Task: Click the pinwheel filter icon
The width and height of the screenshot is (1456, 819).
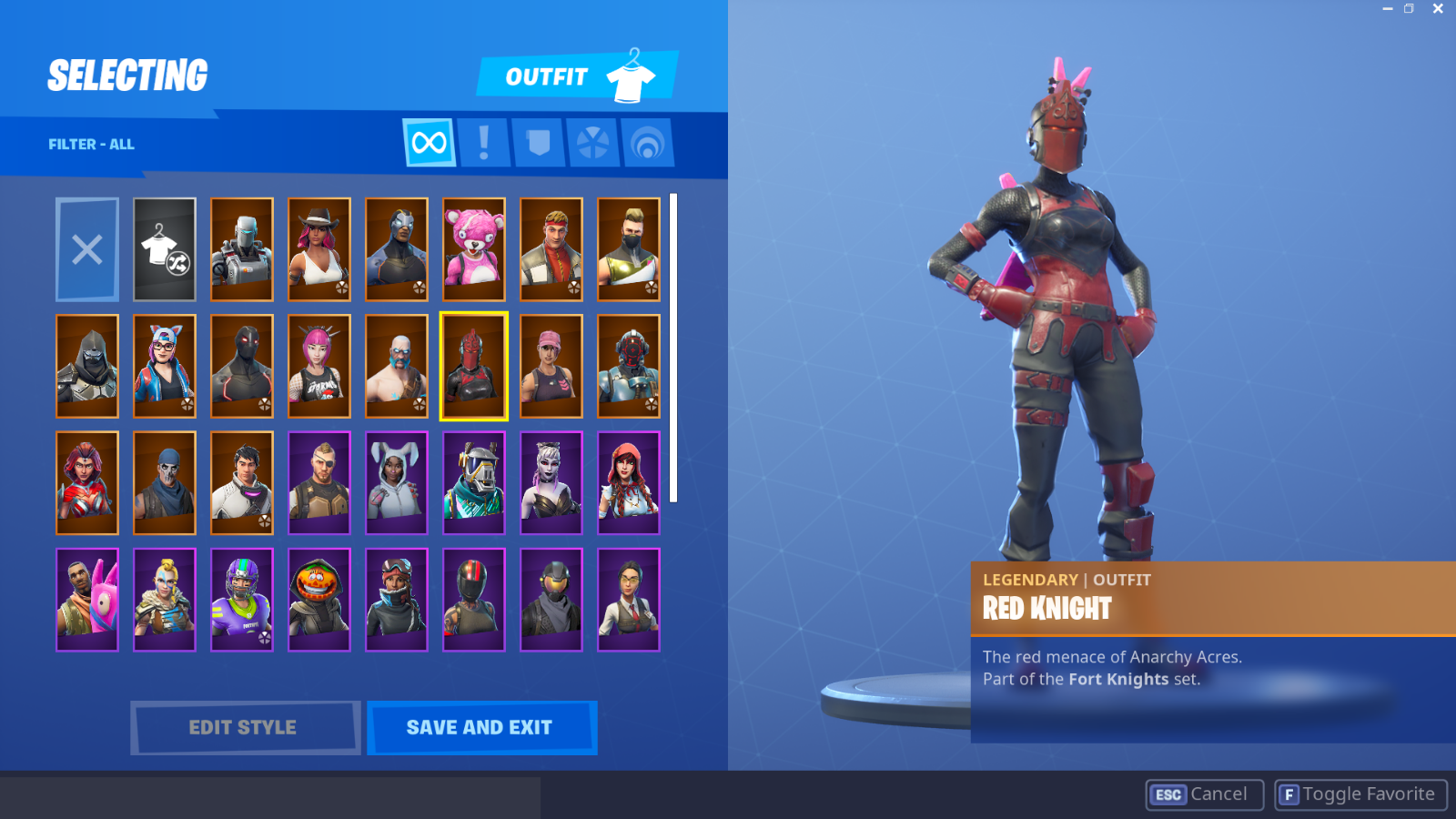Action: (x=592, y=142)
